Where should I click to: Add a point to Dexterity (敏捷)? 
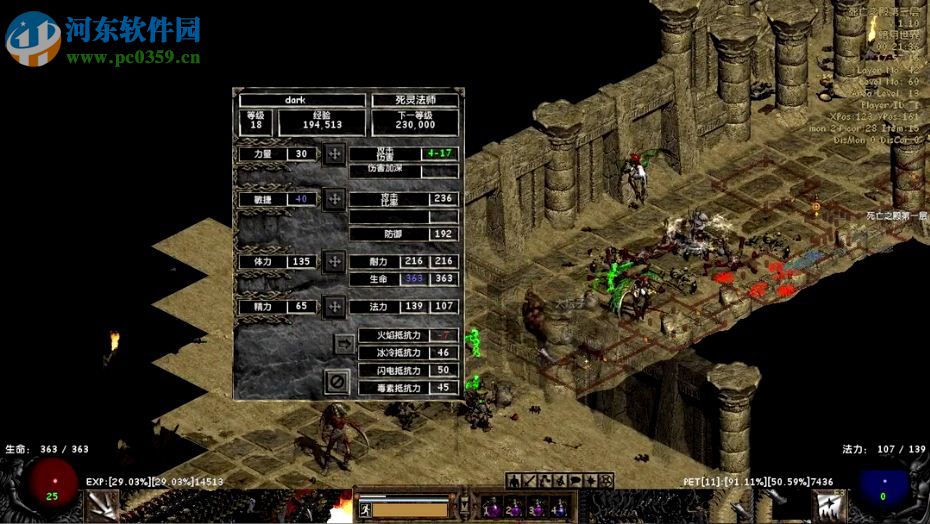[x=334, y=199]
